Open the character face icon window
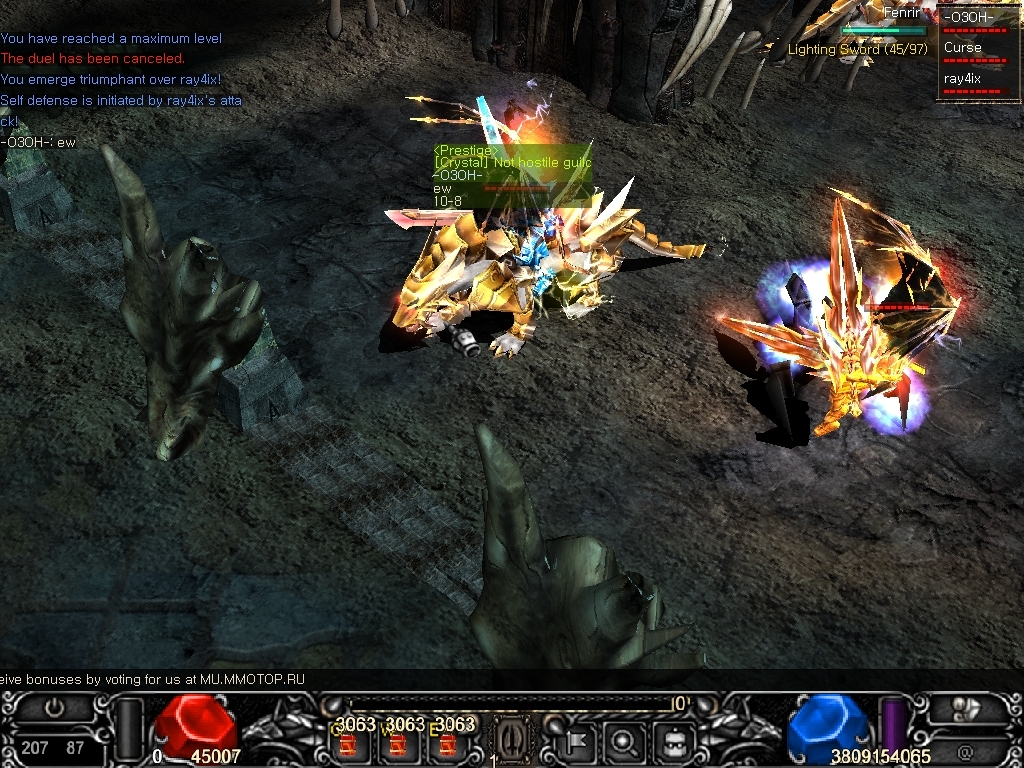The image size is (1024, 768). tap(672, 742)
